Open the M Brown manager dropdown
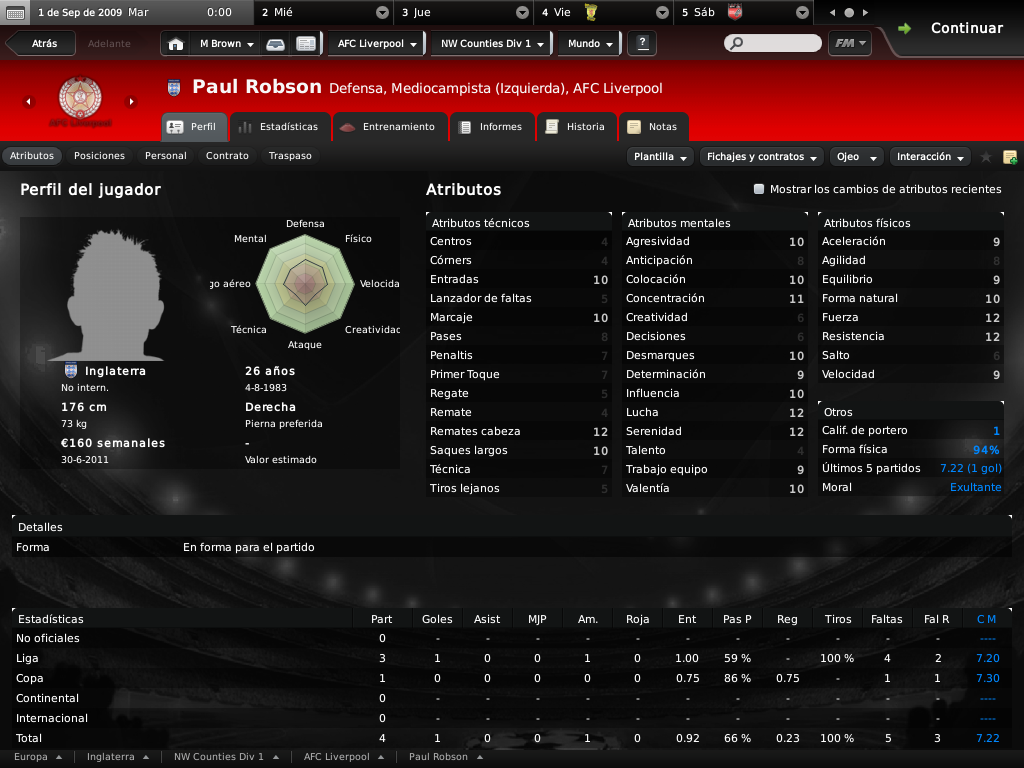This screenshot has height=768, width=1024. pyautogui.click(x=226, y=44)
